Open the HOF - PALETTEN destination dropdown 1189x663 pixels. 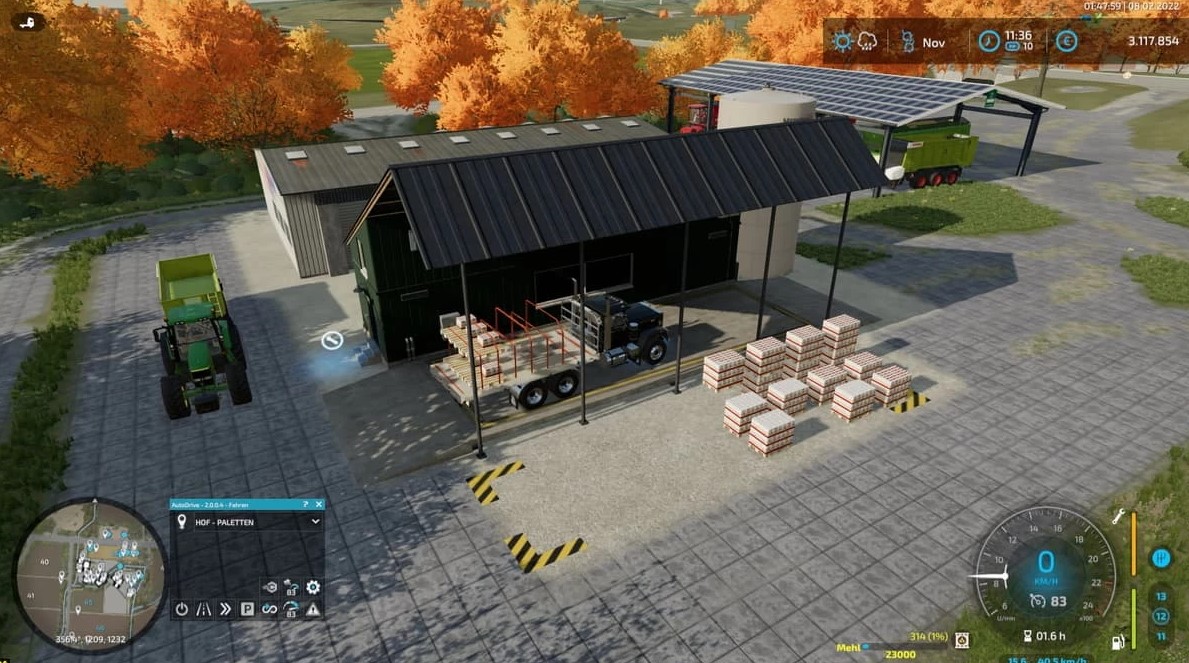tap(315, 522)
